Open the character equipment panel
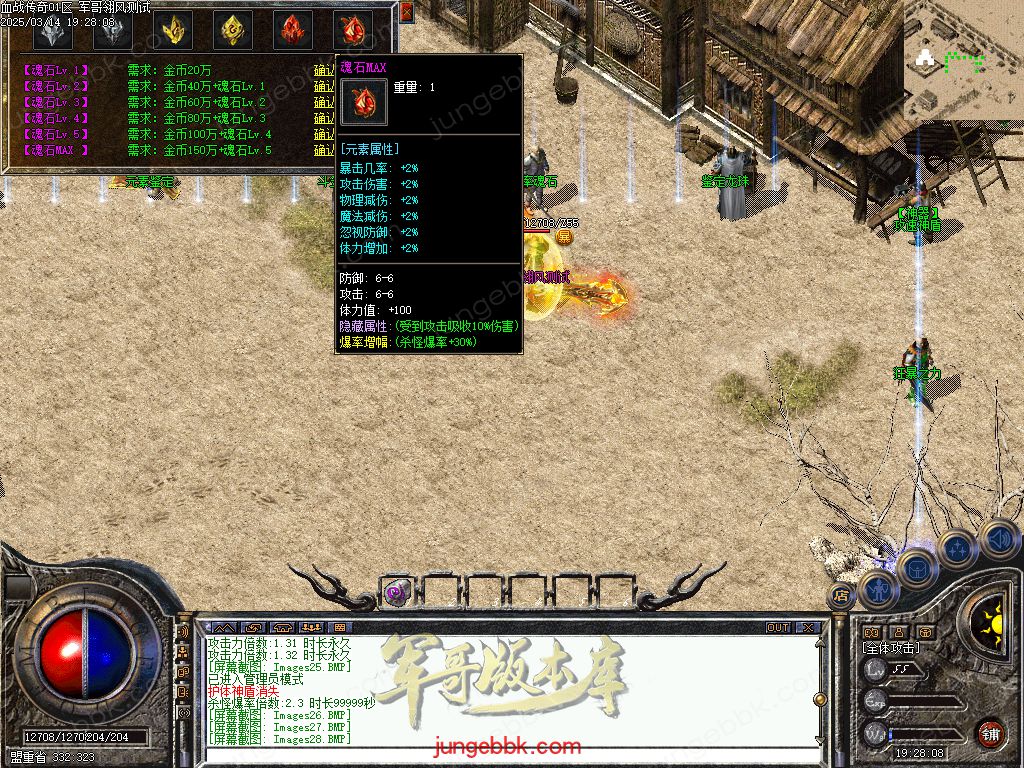Screen dimensions: 1024x768 click(878, 590)
